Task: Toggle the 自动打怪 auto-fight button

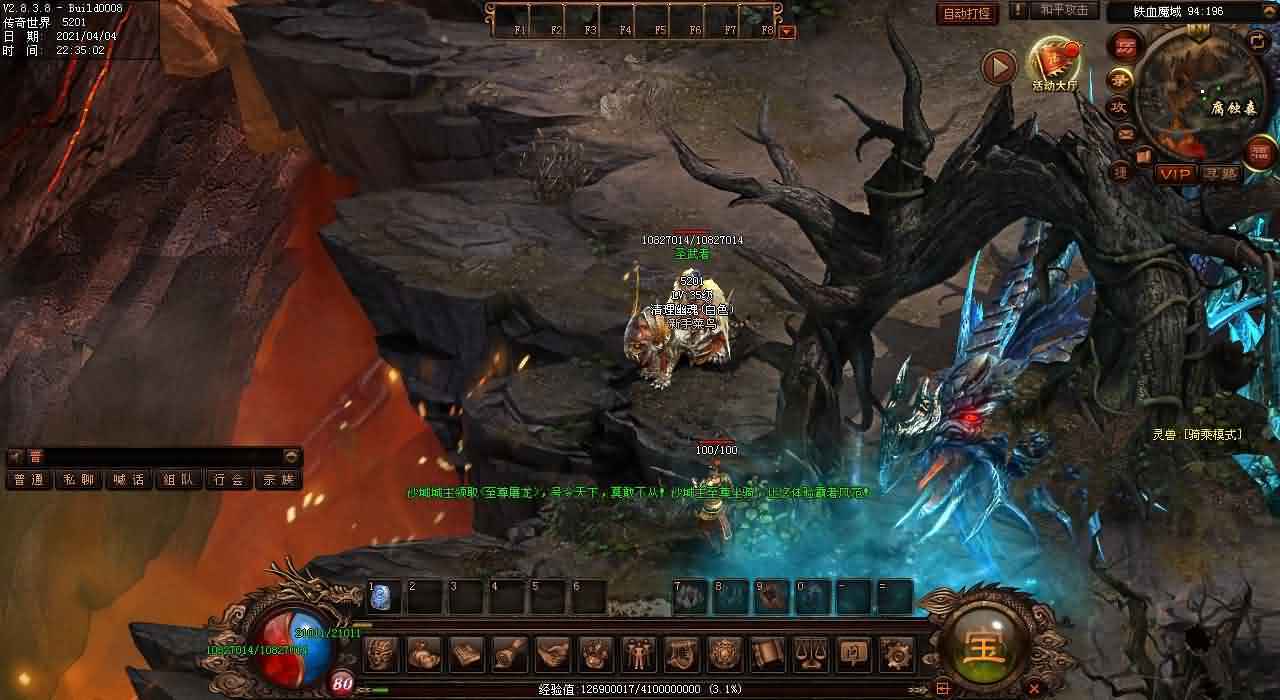Action: coord(968,13)
